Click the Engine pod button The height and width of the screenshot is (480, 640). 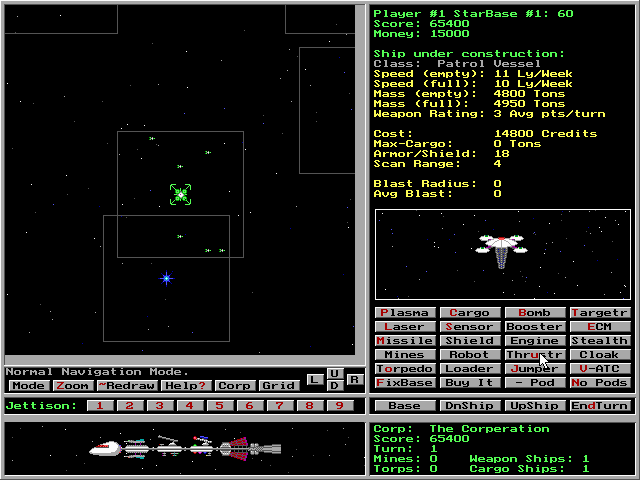tap(534, 341)
